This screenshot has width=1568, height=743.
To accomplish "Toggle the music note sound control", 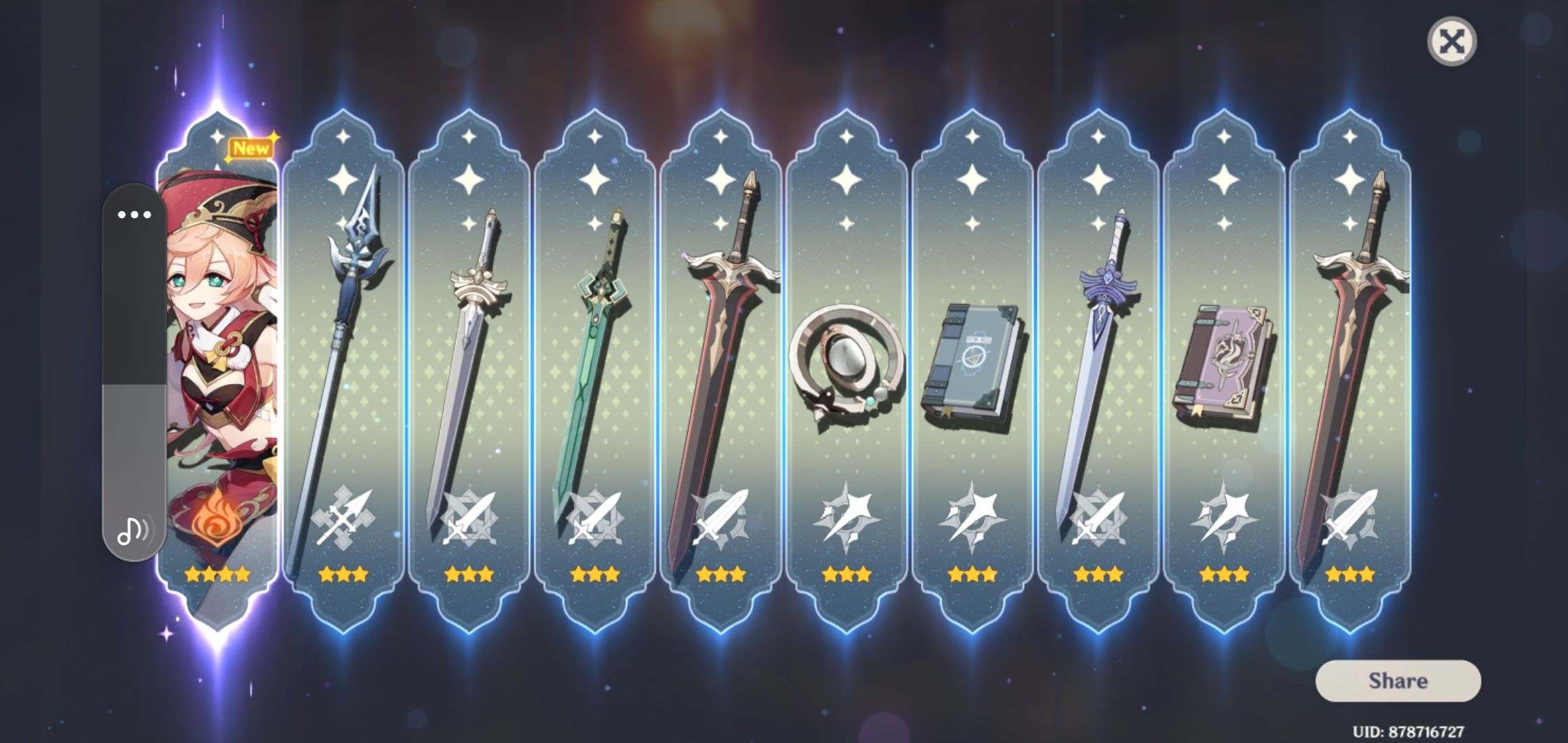I will 135,531.
